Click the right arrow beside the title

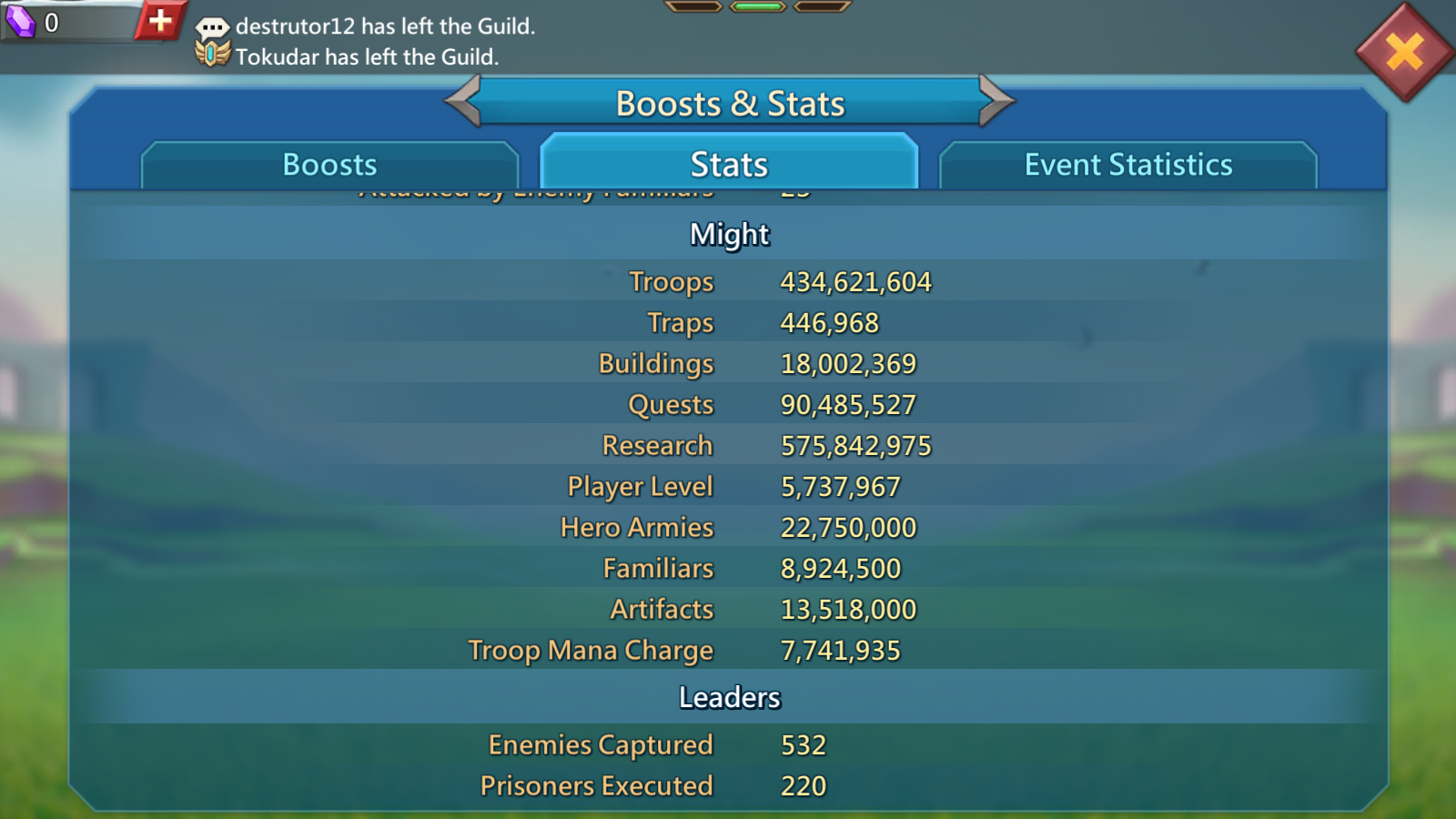[996, 100]
